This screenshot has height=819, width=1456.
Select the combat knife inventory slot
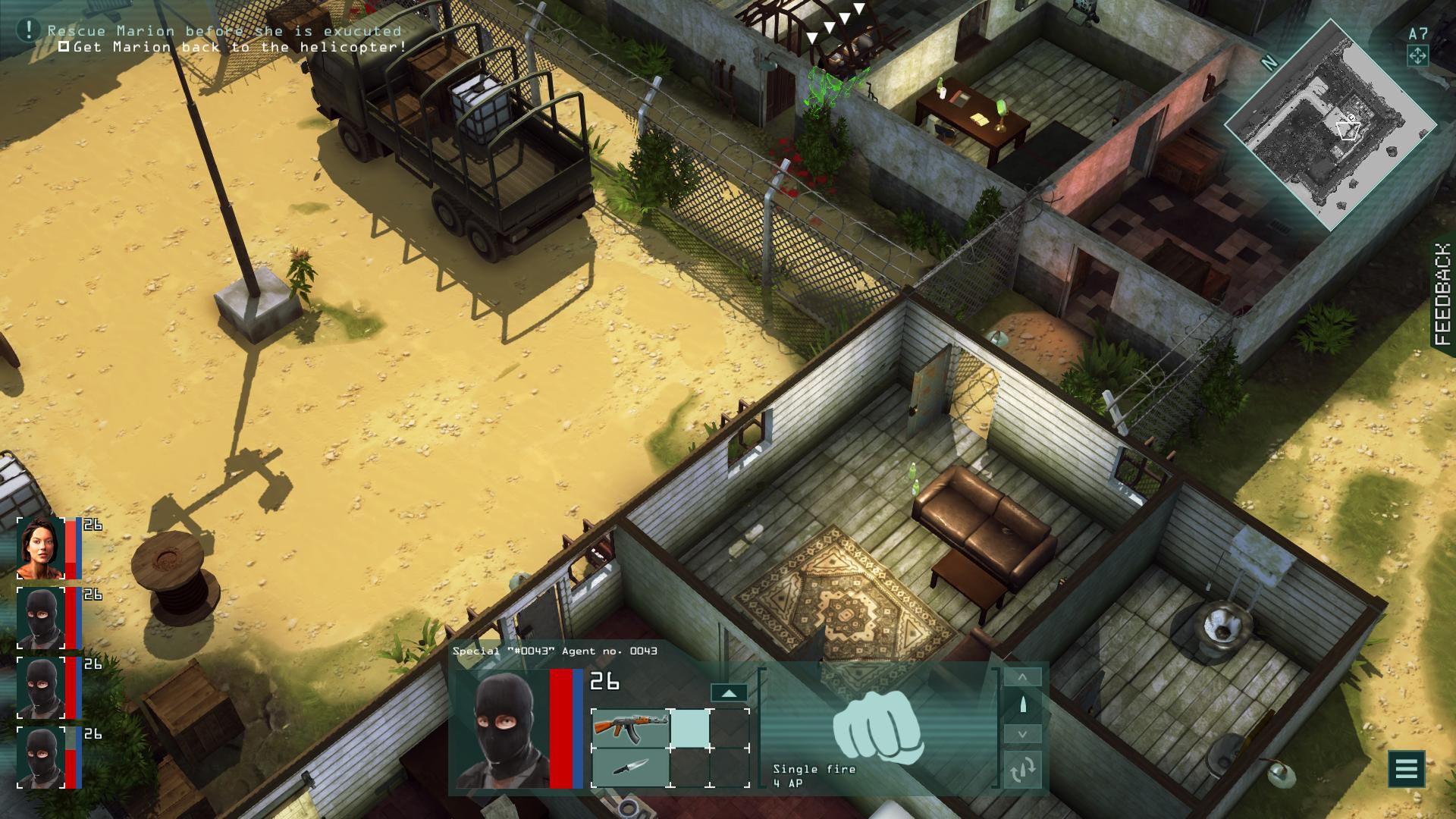point(630,767)
